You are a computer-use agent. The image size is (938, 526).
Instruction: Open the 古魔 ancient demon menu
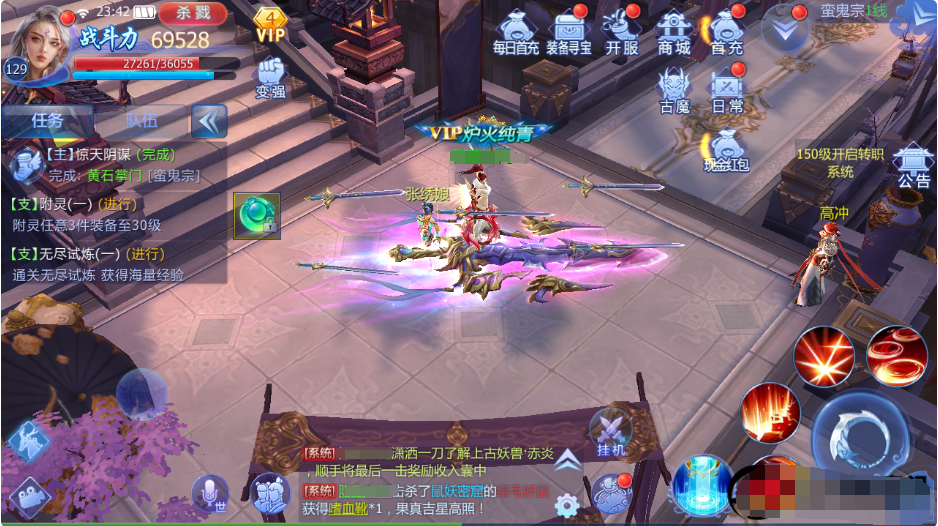(674, 88)
